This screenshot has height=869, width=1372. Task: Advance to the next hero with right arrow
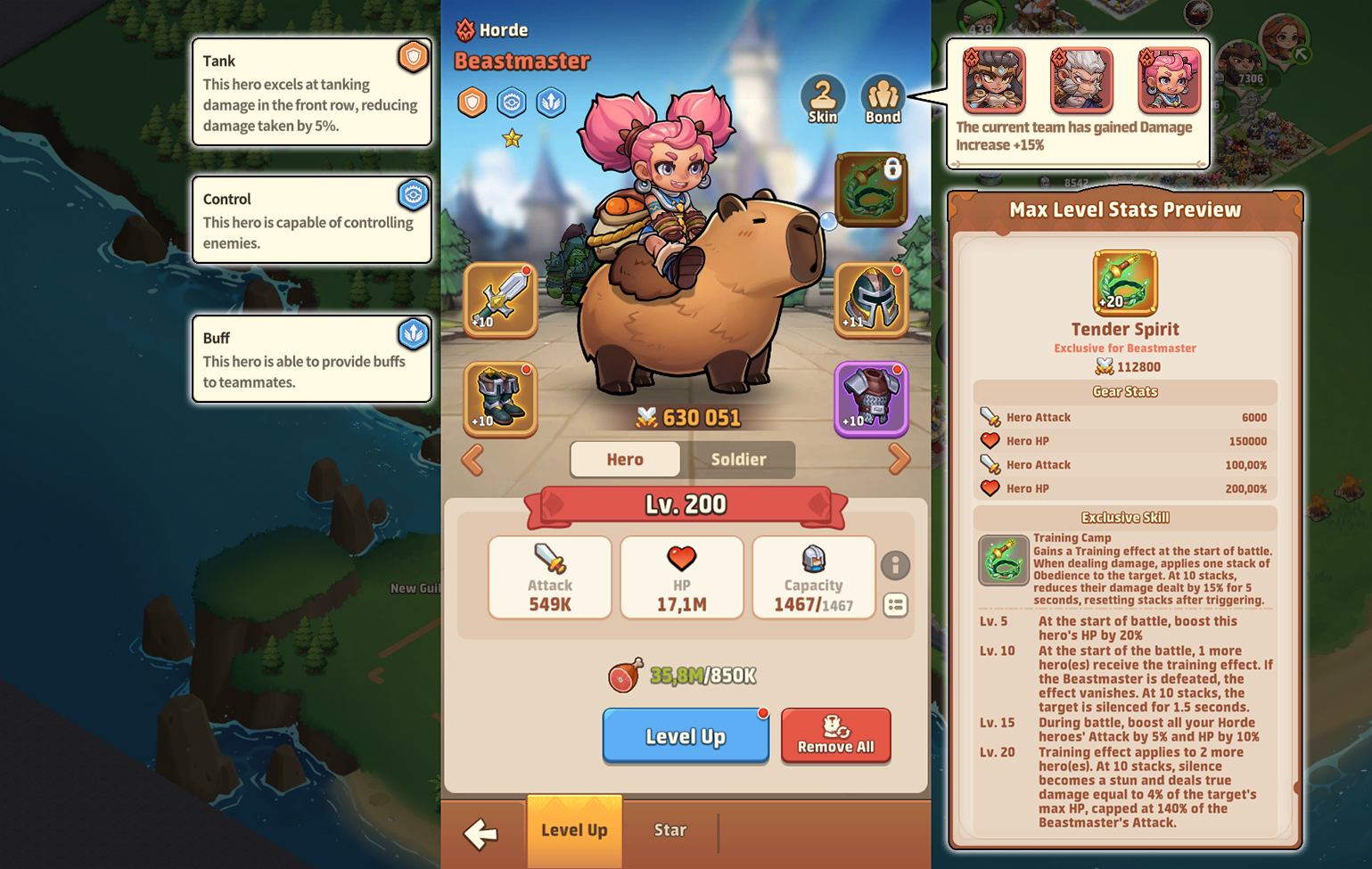point(900,460)
